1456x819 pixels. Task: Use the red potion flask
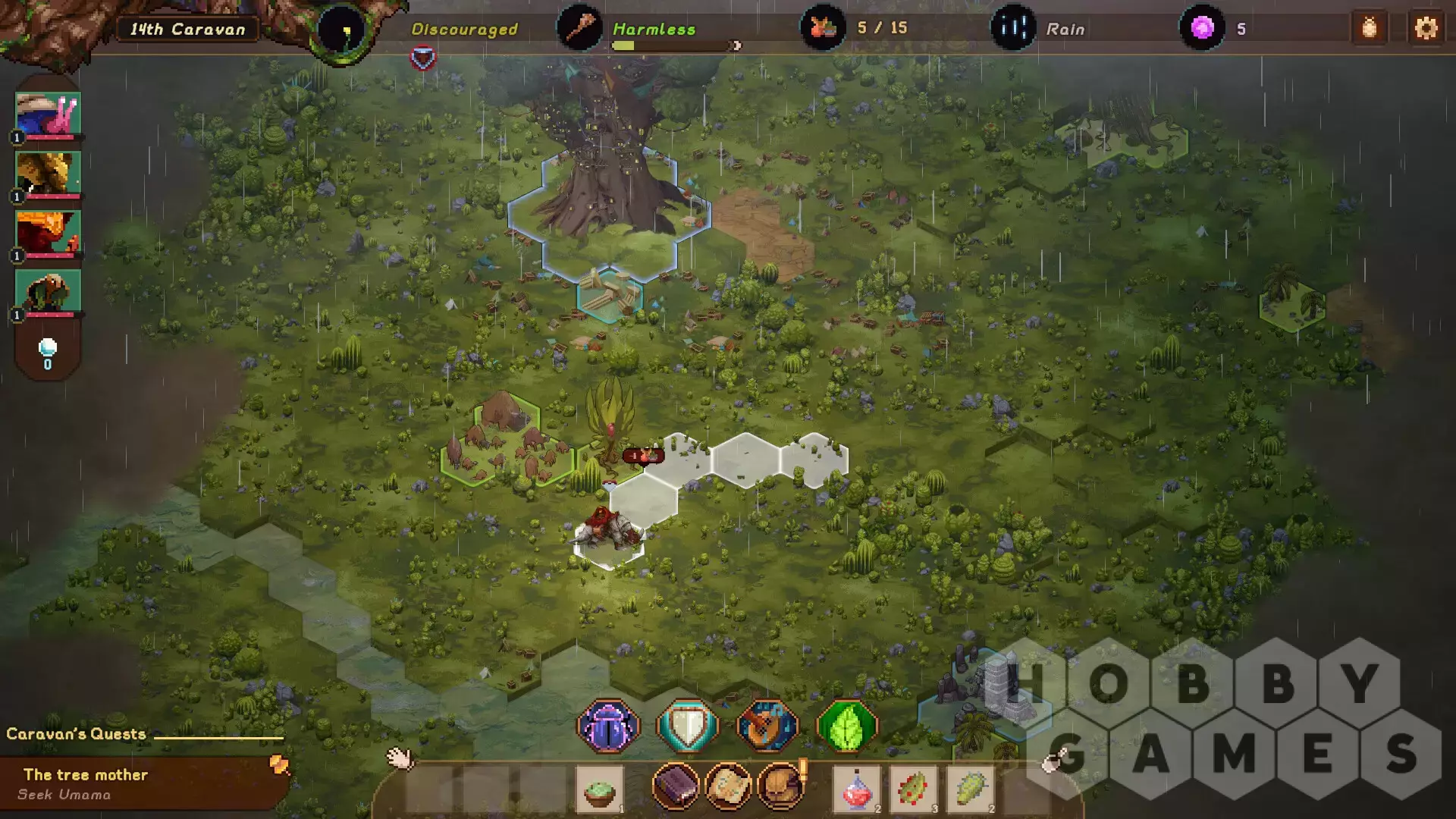point(857,789)
